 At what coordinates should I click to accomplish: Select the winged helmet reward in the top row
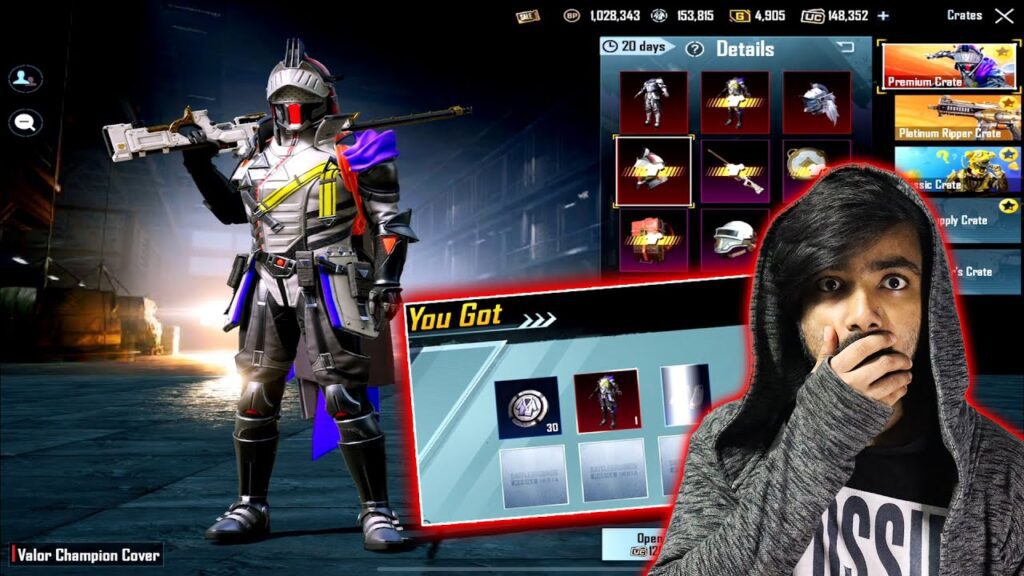tap(816, 102)
